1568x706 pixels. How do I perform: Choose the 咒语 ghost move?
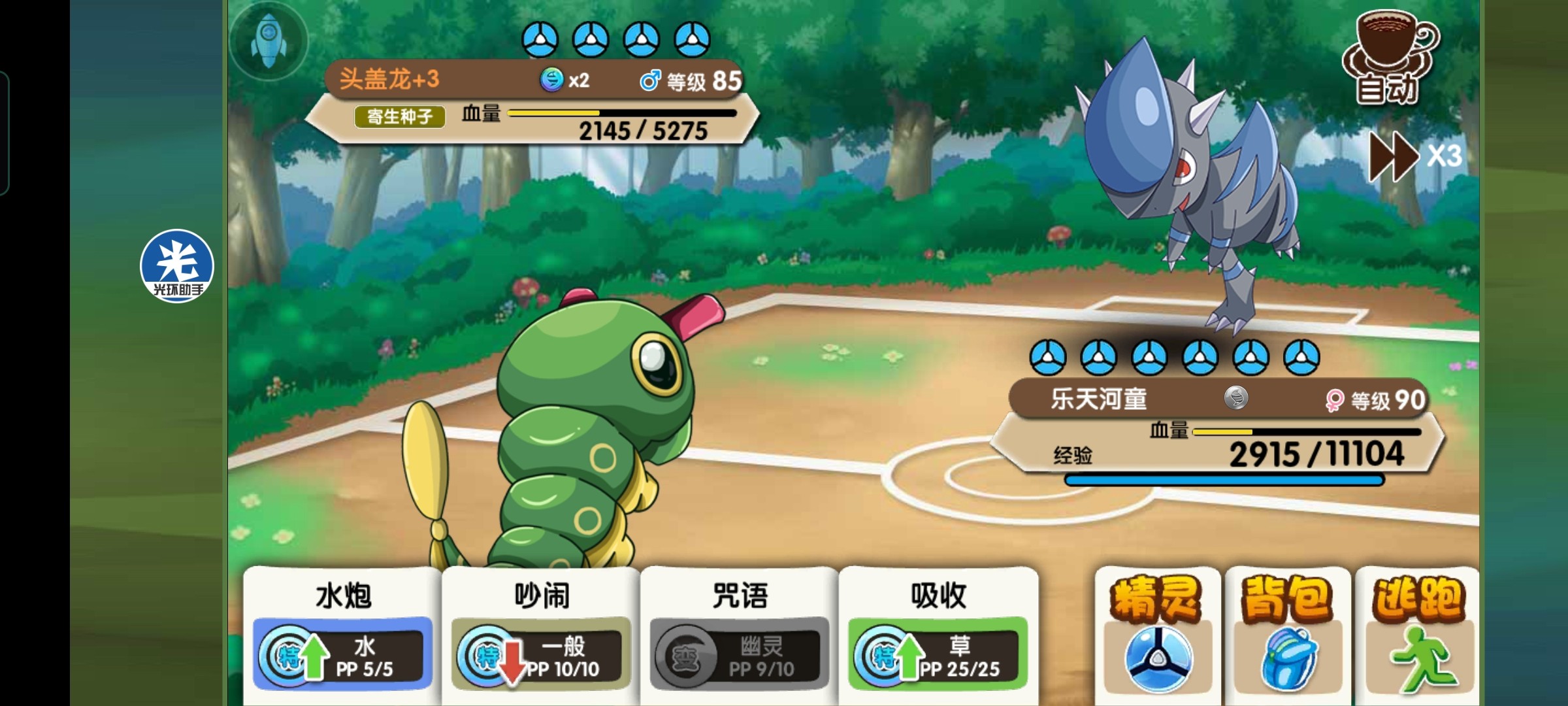click(x=740, y=634)
